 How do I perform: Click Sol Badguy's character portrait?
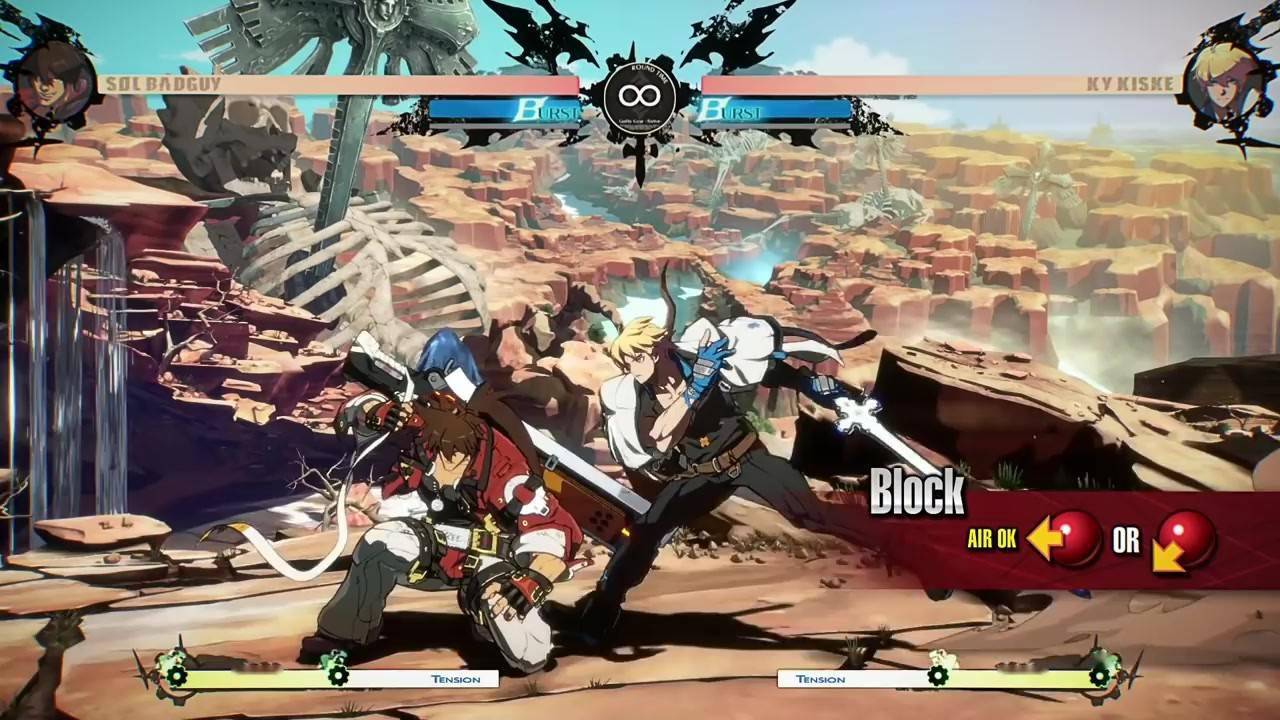click(52, 82)
